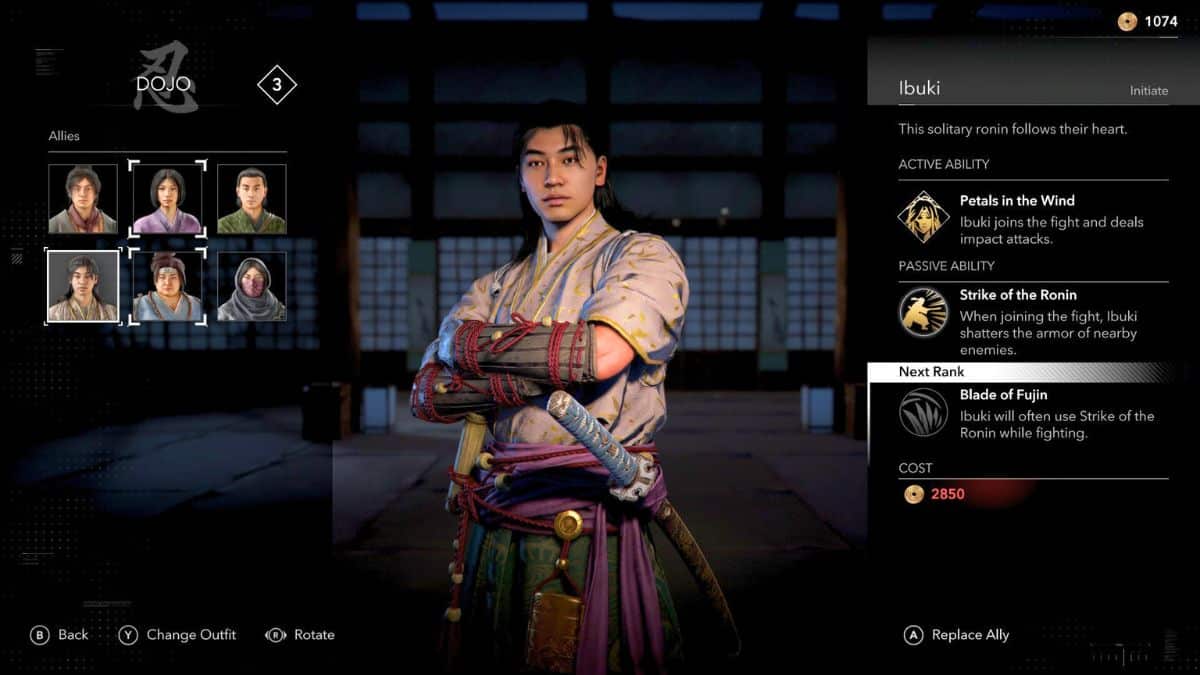The image size is (1200, 675).
Task: Select the ally with the red scarf
Action: tap(83, 199)
